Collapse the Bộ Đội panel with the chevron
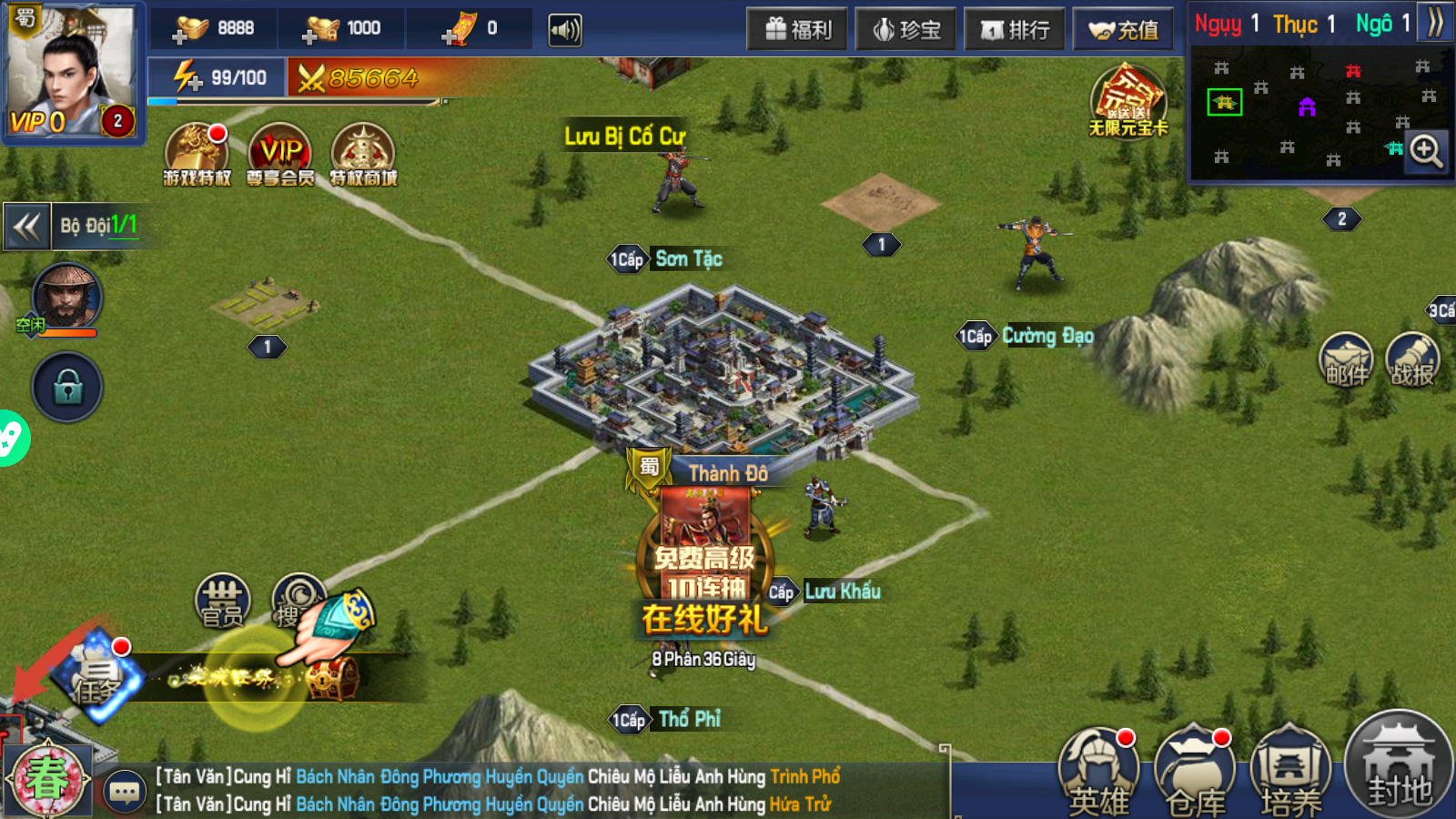 point(27,226)
